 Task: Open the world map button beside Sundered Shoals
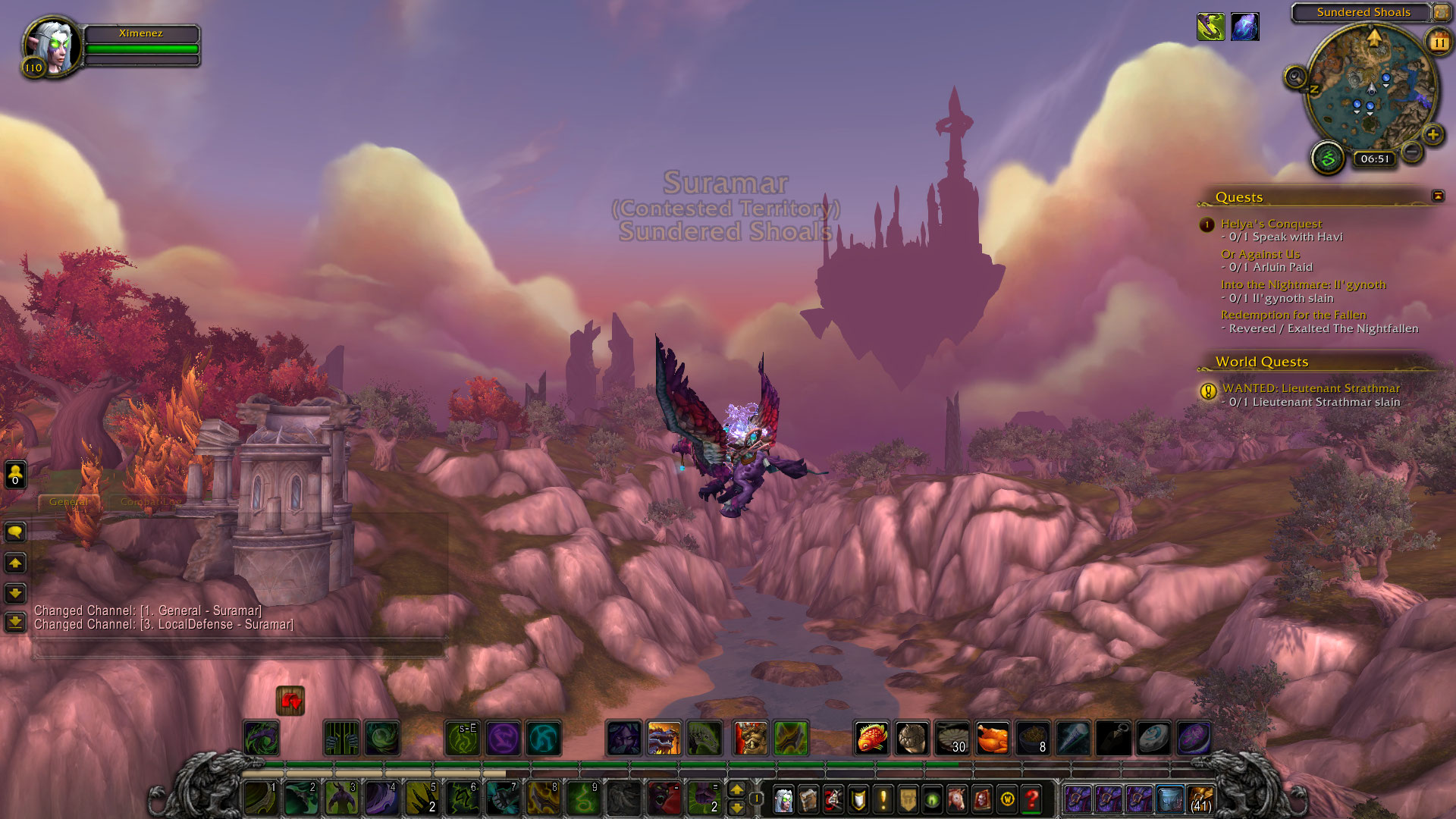coord(1440,12)
